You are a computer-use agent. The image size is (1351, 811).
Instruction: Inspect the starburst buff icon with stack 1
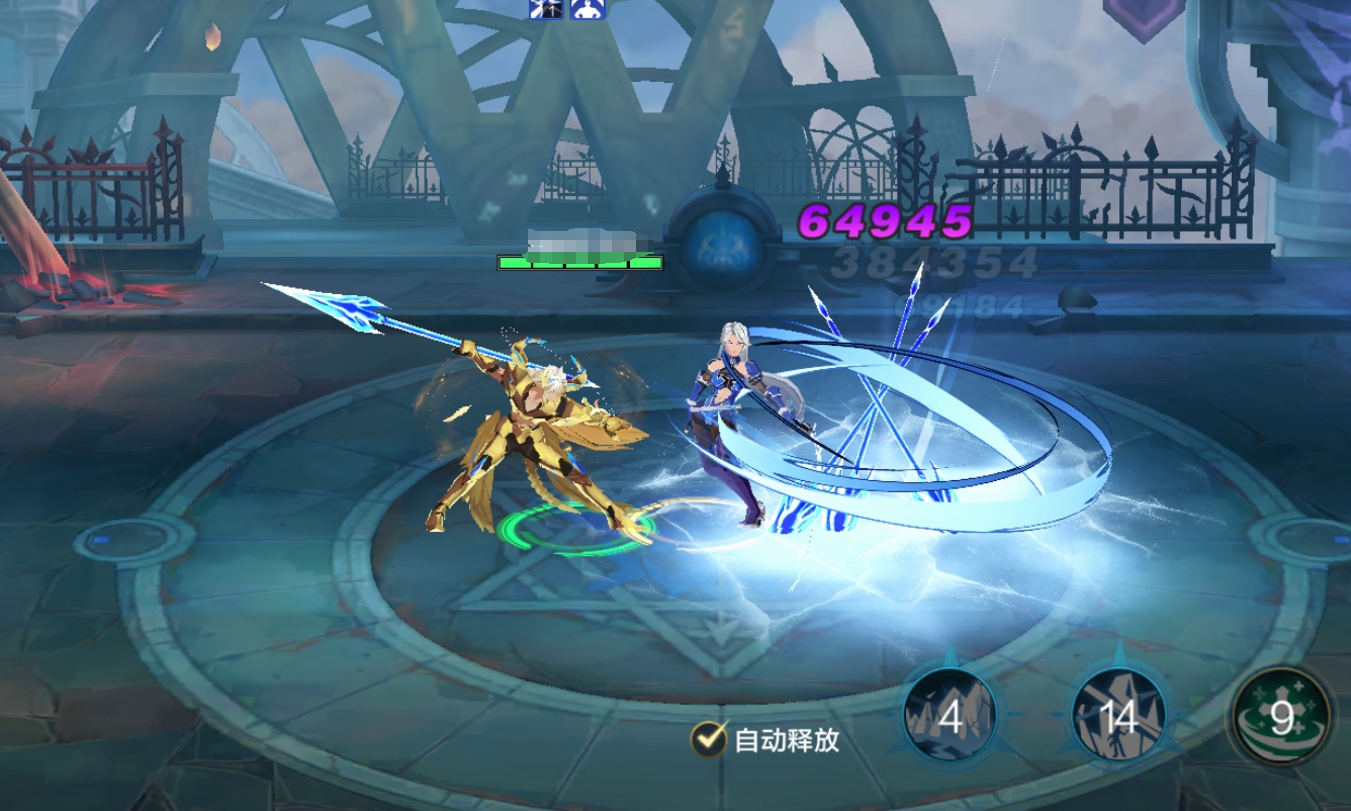[543, 9]
